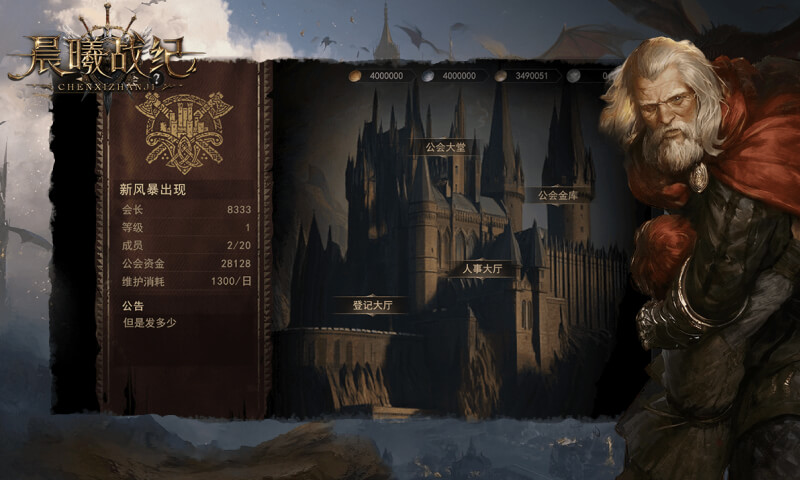The width and height of the screenshot is (800, 480).
Task: Open the 公会大堂 guild hall
Action: point(445,147)
